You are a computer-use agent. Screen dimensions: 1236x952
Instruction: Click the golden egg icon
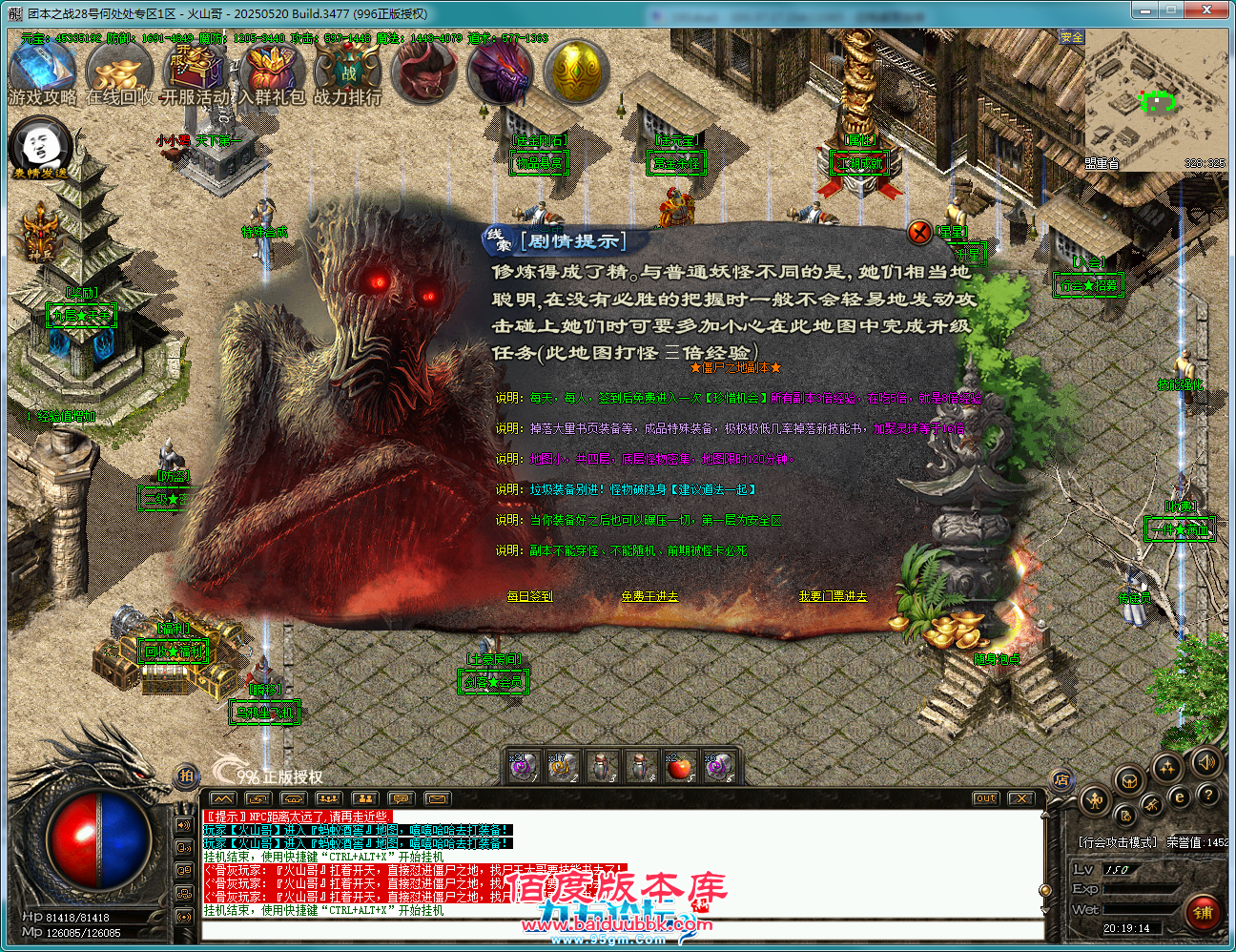pyautogui.click(x=576, y=71)
